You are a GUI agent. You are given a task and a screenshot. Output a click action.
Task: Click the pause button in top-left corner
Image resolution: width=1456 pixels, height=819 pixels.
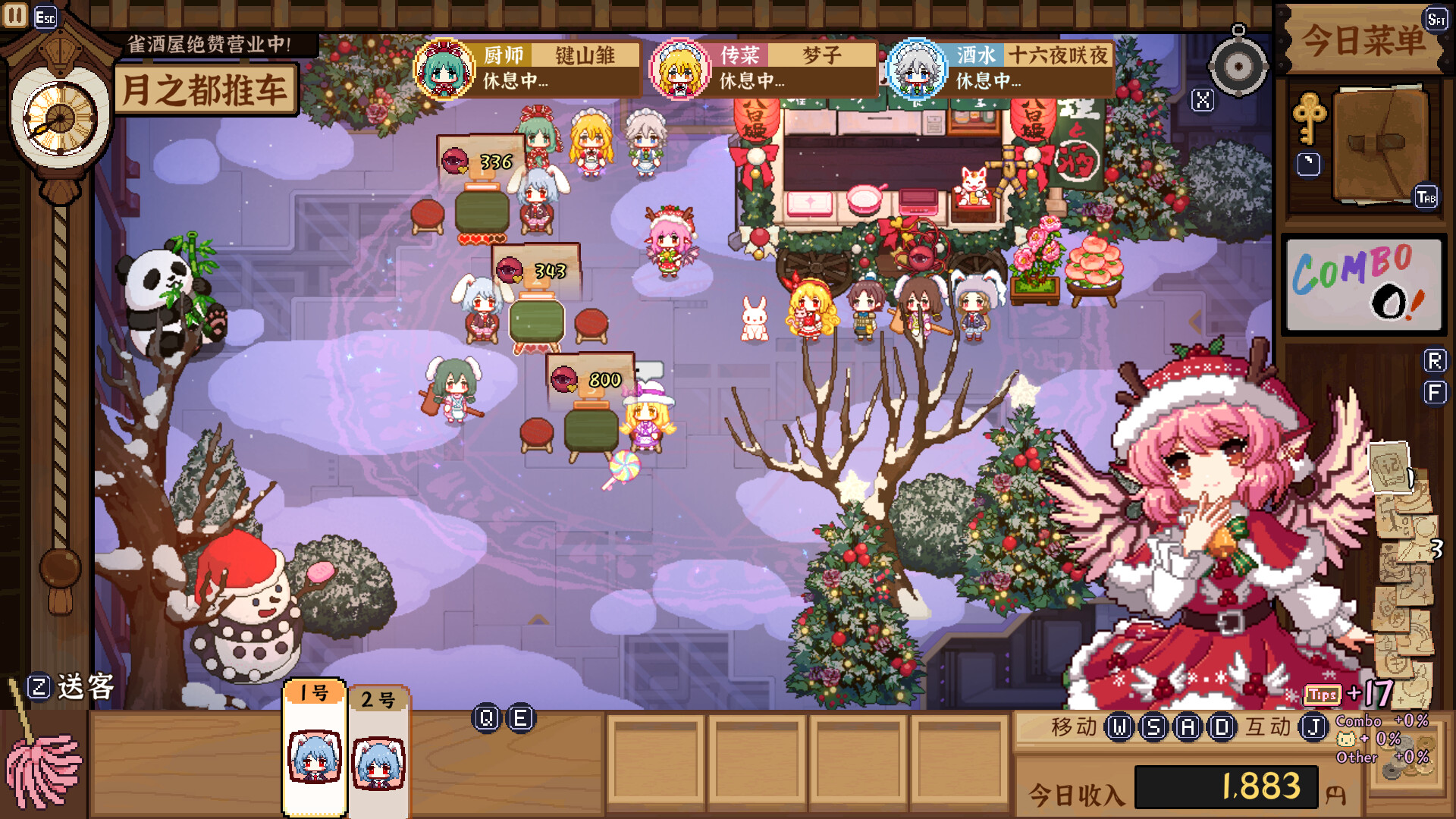coord(14,14)
